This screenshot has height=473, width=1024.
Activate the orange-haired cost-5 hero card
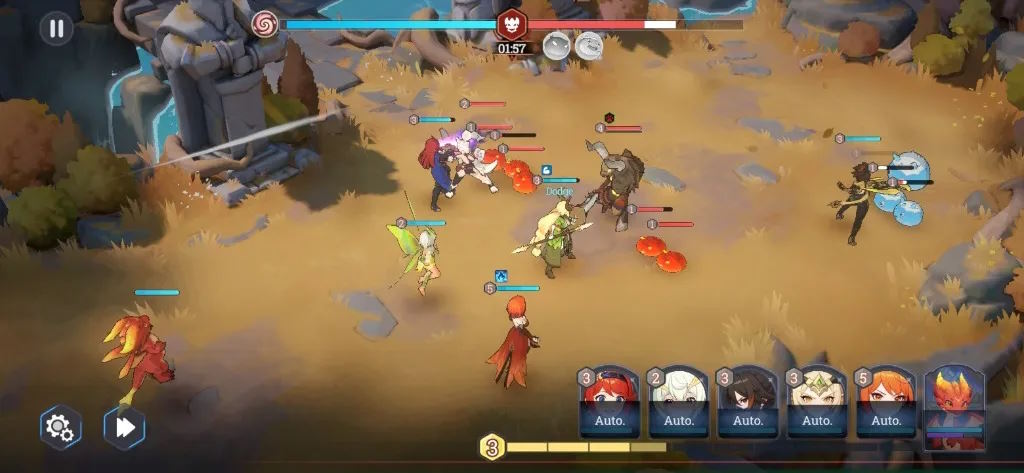click(x=885, y=402)
